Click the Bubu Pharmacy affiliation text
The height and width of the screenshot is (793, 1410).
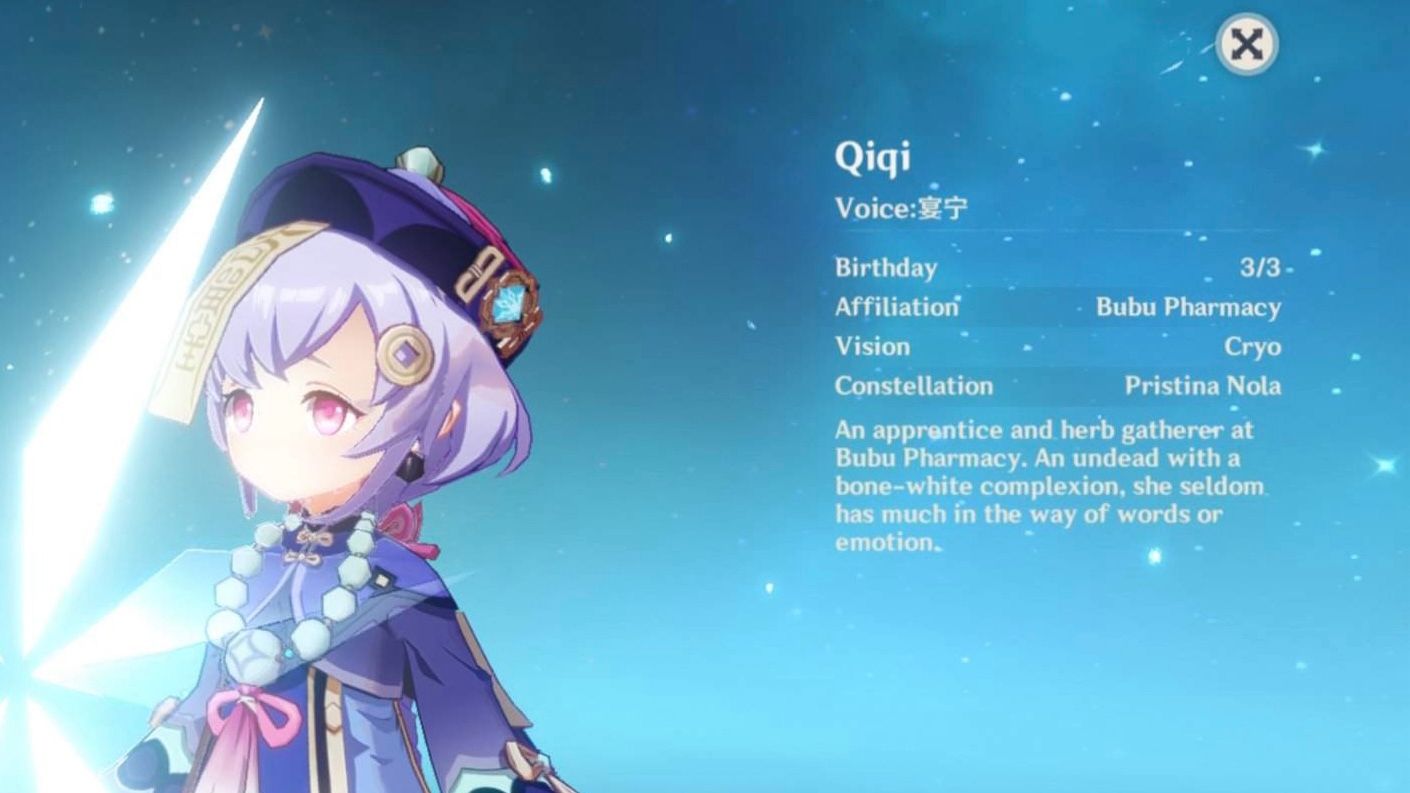pos(1189,307)
